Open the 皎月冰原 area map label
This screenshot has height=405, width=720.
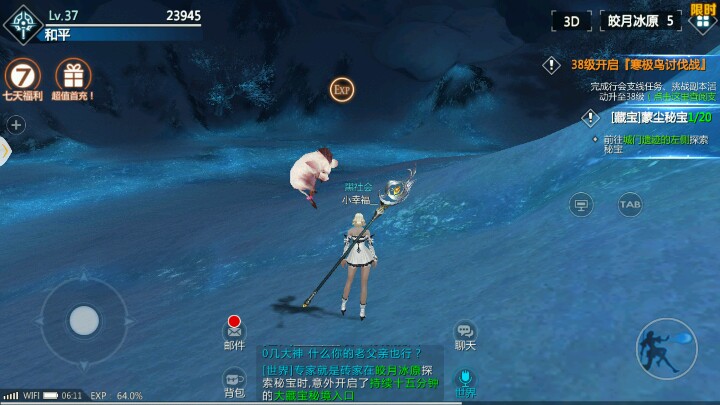[x=644, y=21]
